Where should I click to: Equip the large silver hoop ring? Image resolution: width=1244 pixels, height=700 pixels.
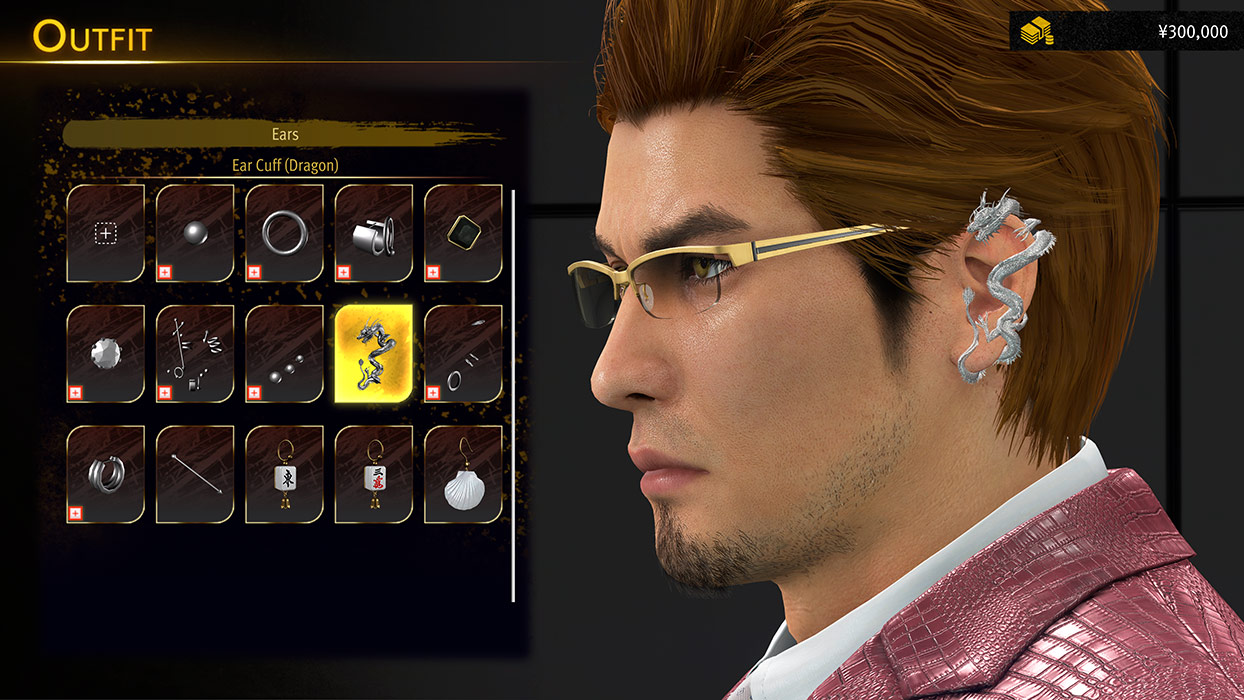click(x=284, y=233)
